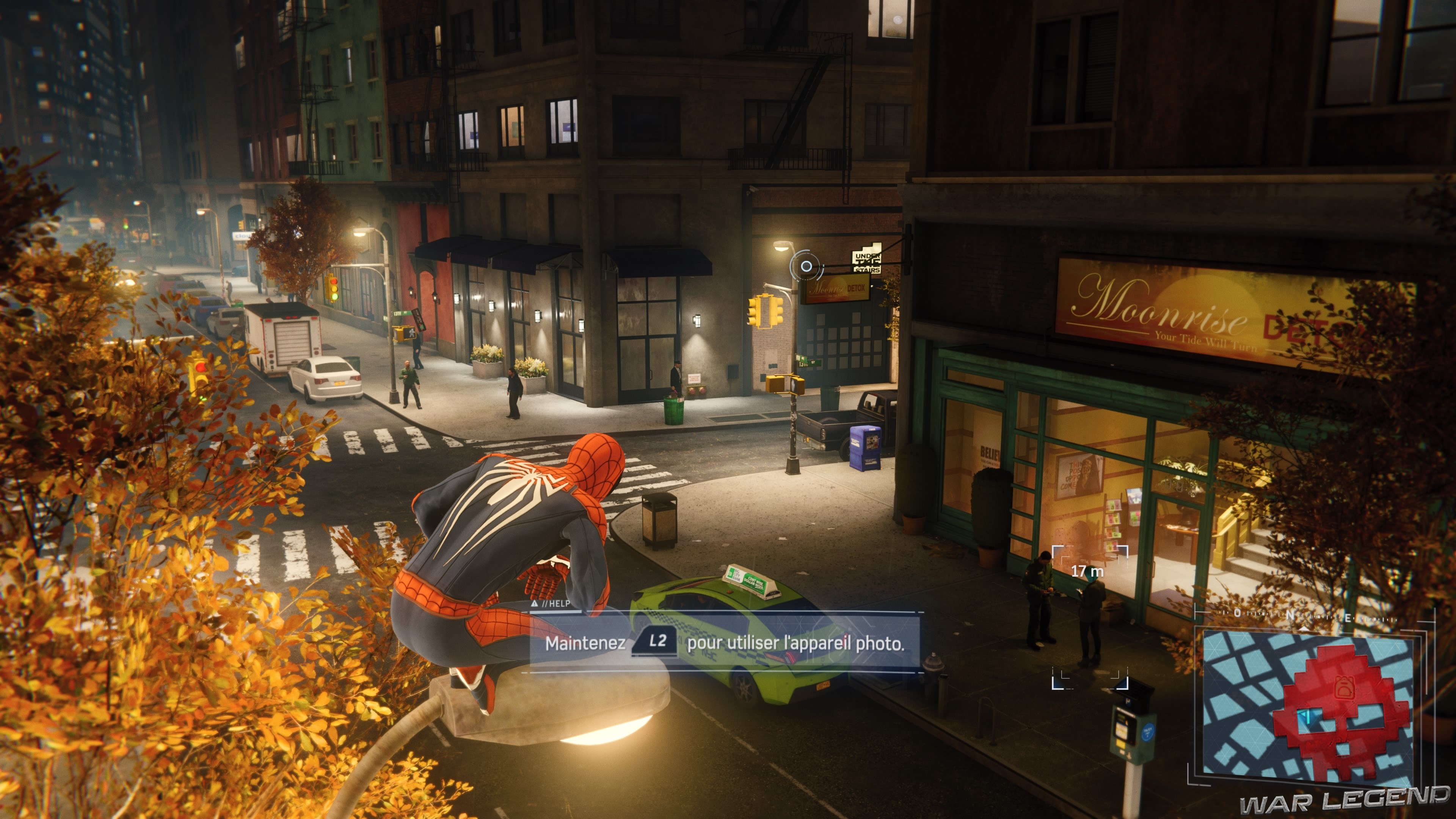This screenshot has width=1456, height=819.
Task: Click the N letter on the compass bar
Action: [1290, 614]
